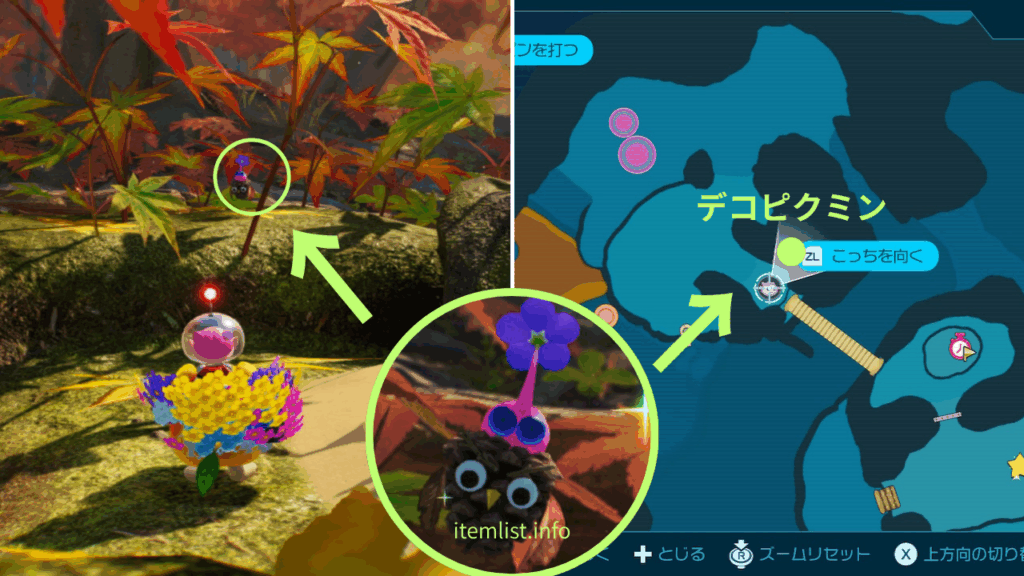Select the yellow star marker on the map
The image size is (1024, 576).
click(1016, 465)
